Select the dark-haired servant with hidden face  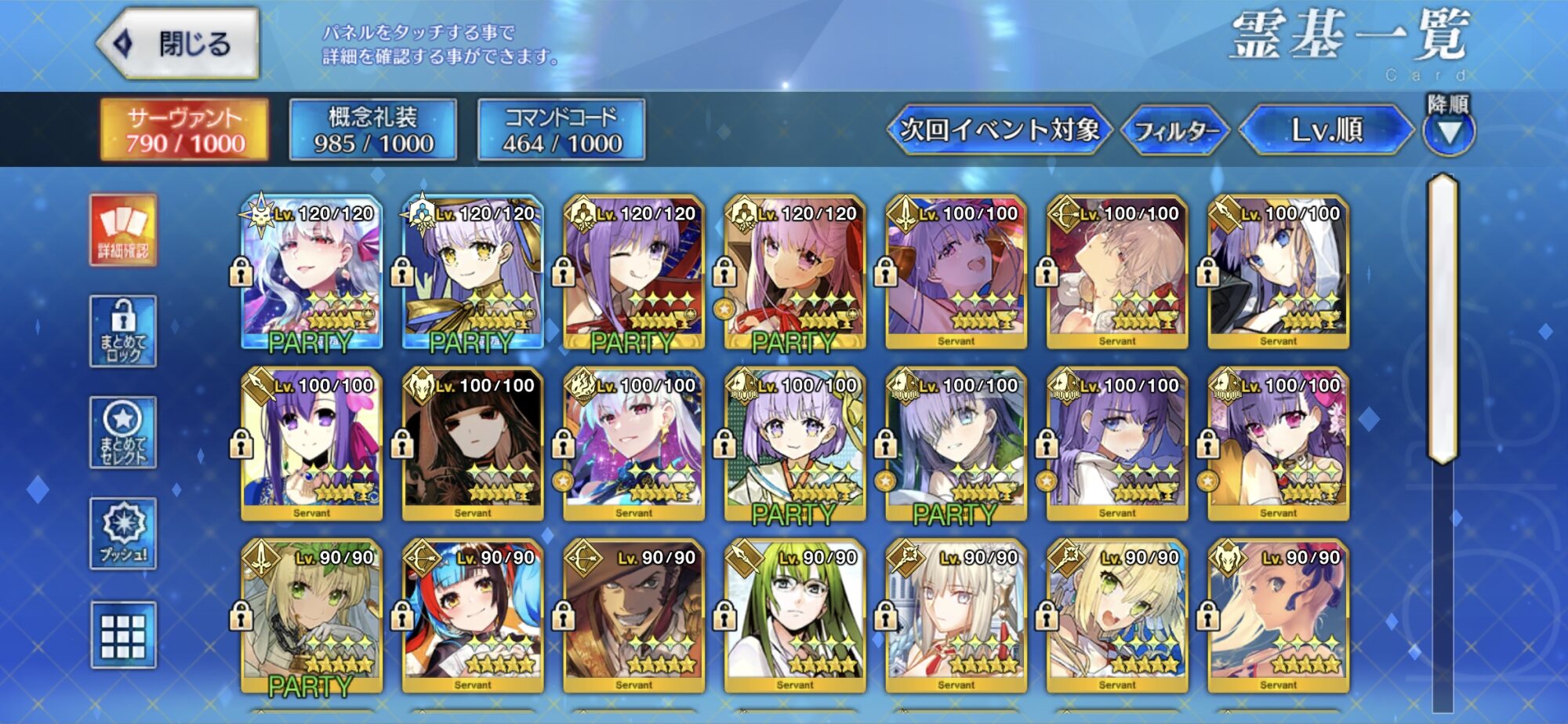[472, 444]
